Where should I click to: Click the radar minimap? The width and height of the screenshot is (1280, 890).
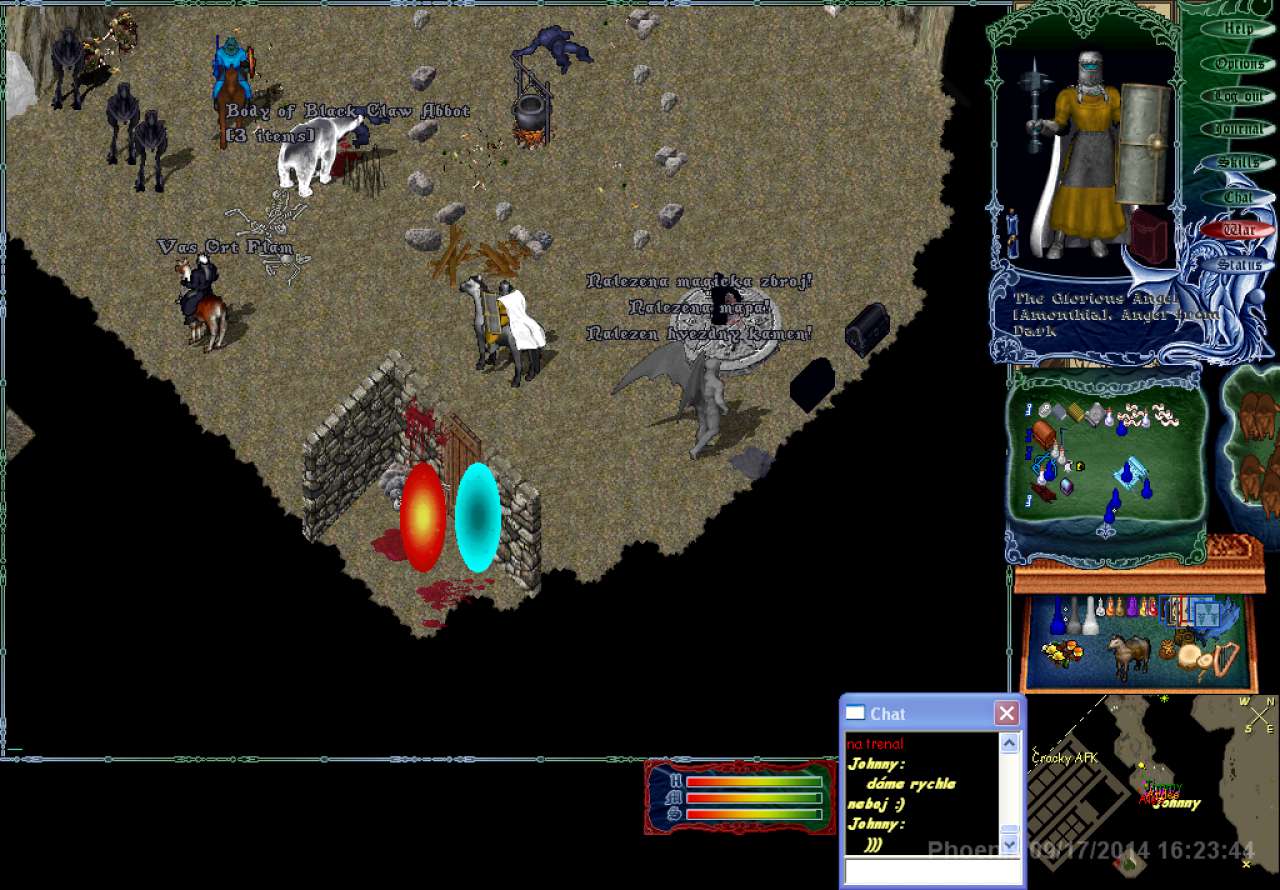coord(1150,790)
